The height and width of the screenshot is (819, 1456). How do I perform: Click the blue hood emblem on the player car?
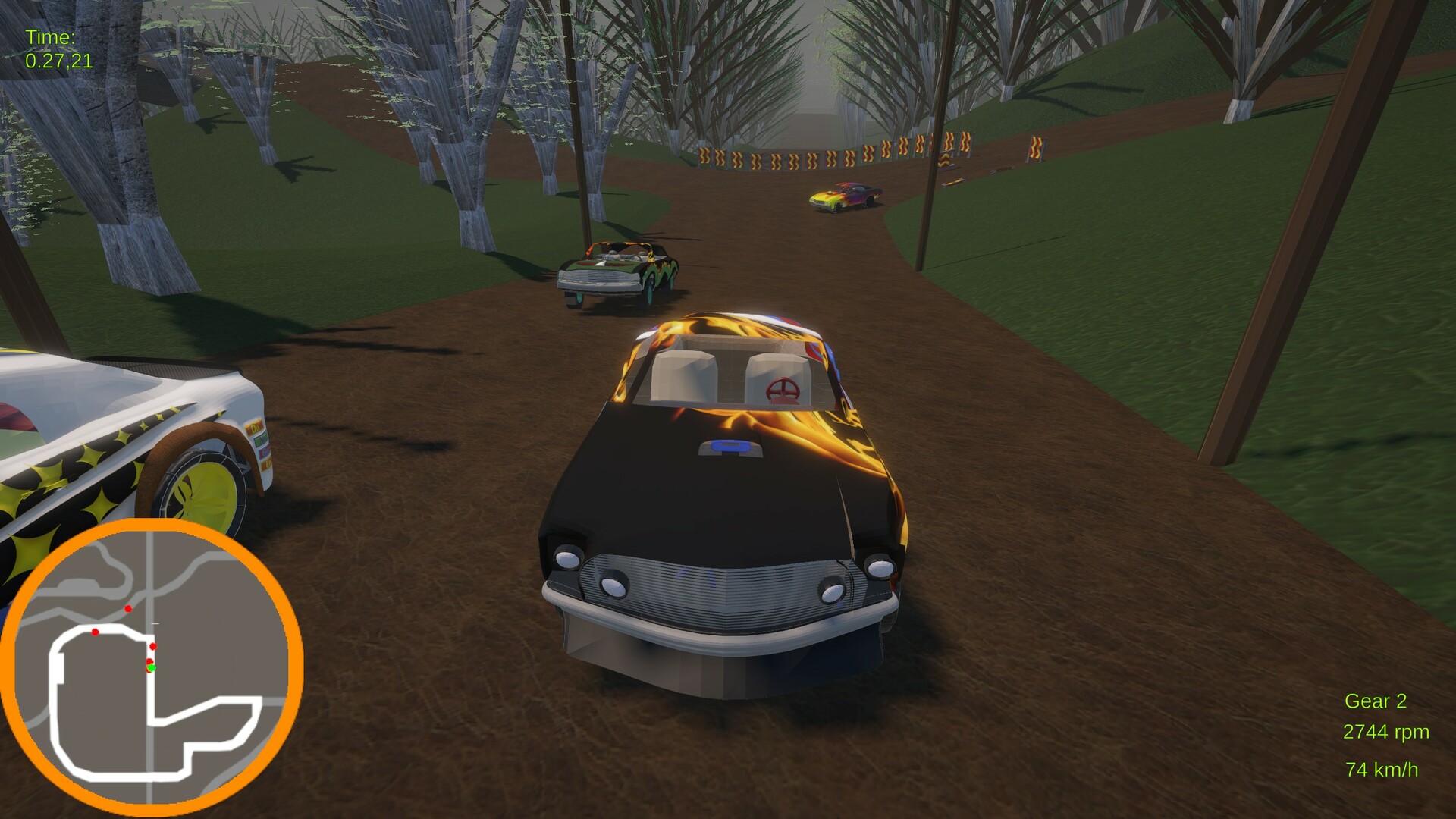(730, 447)
